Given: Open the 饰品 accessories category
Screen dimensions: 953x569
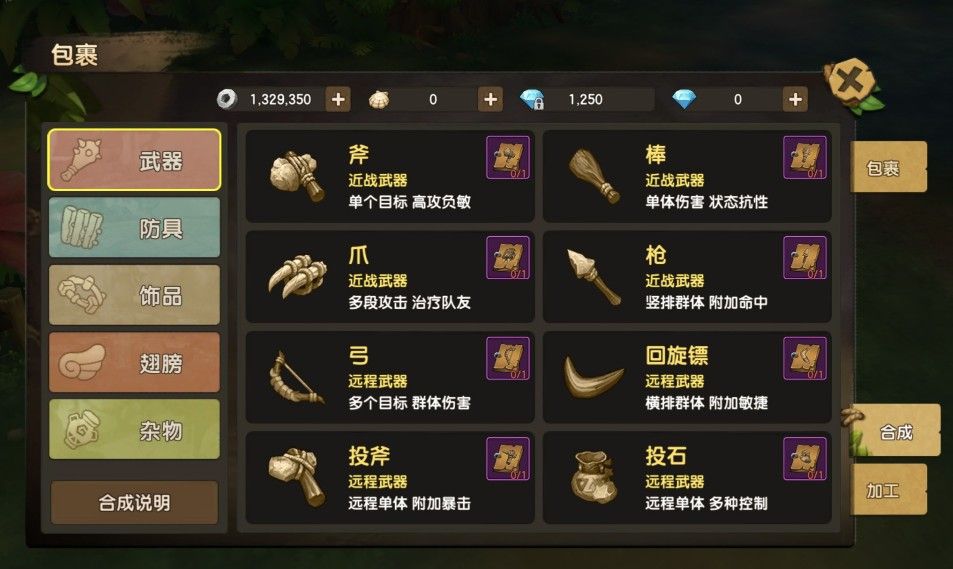Looking at the screenshot, I should 134,295.
